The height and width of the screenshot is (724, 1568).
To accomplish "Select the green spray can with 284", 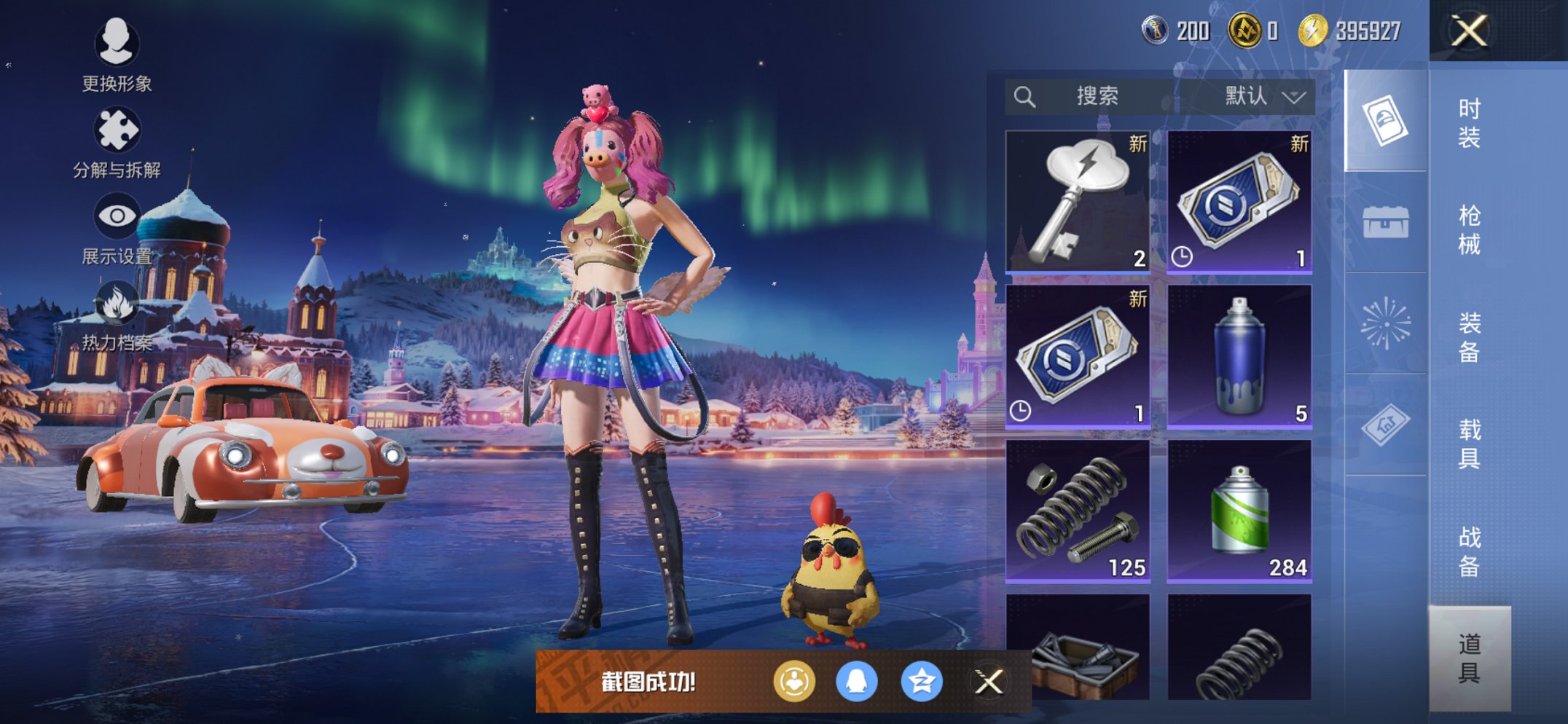I will point(1239,511).
